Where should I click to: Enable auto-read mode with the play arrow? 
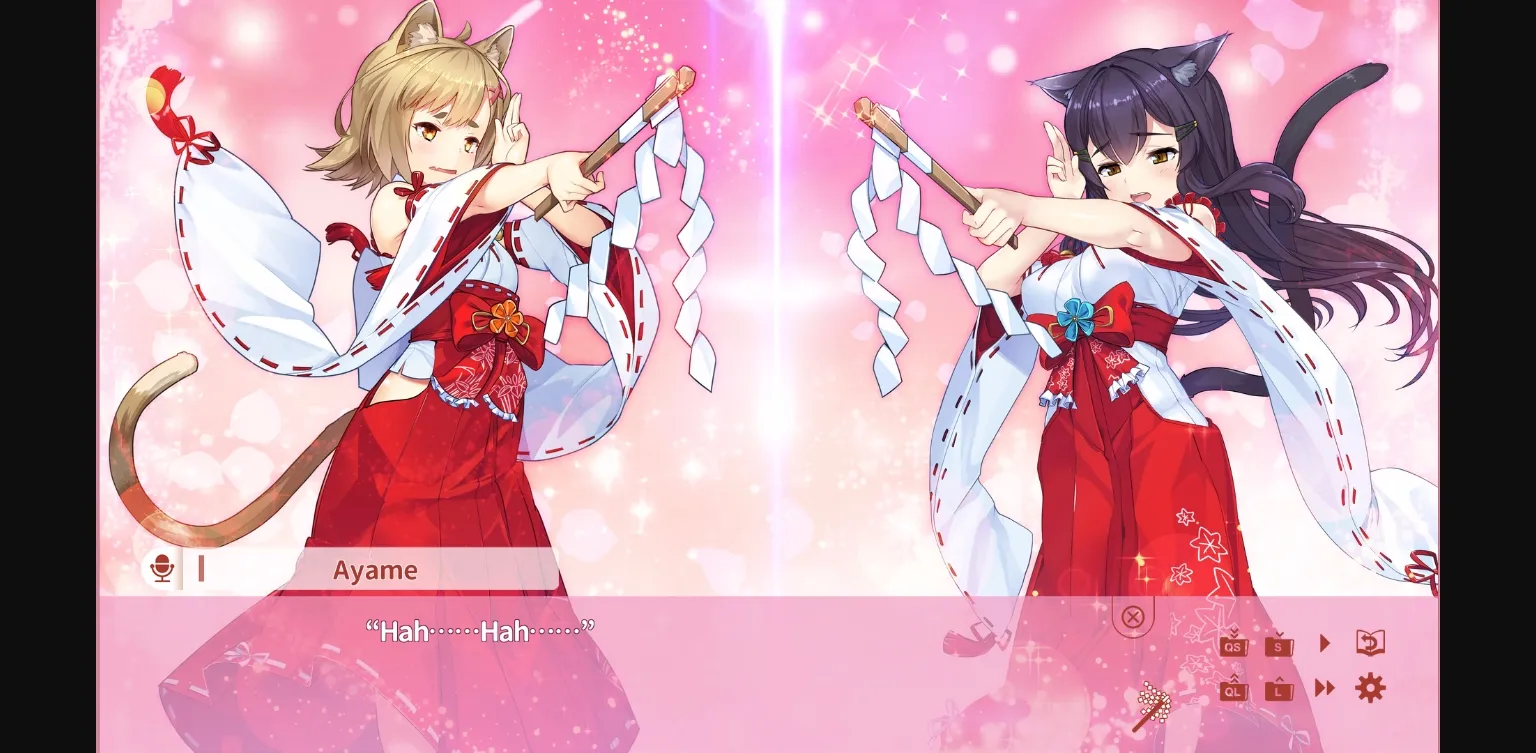point(1323,644)
